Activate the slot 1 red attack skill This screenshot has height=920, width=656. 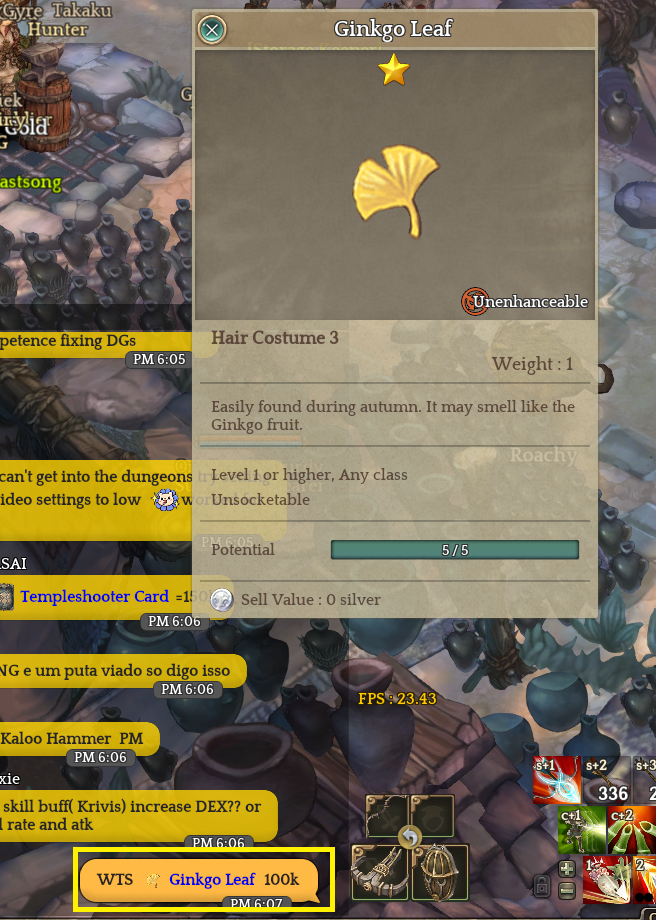606,878
